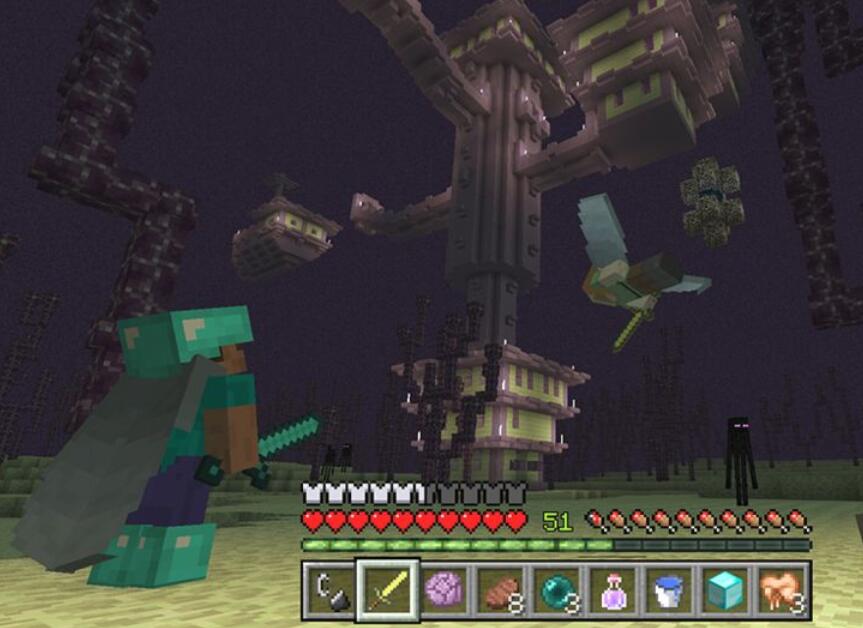Choose the pink potion bottle slot
Image resolution: width=863 pixels, height=628 pixels.
click(612, 590)
